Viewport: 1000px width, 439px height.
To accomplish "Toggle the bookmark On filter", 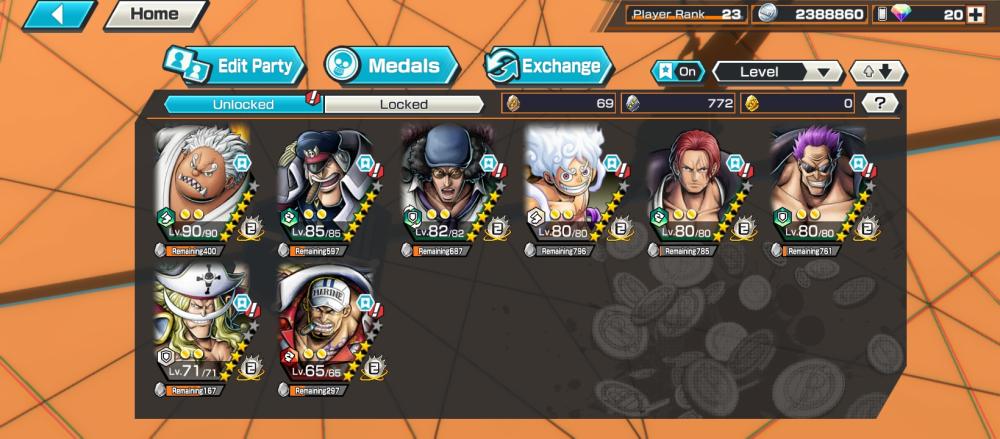I will pos(676,72).
